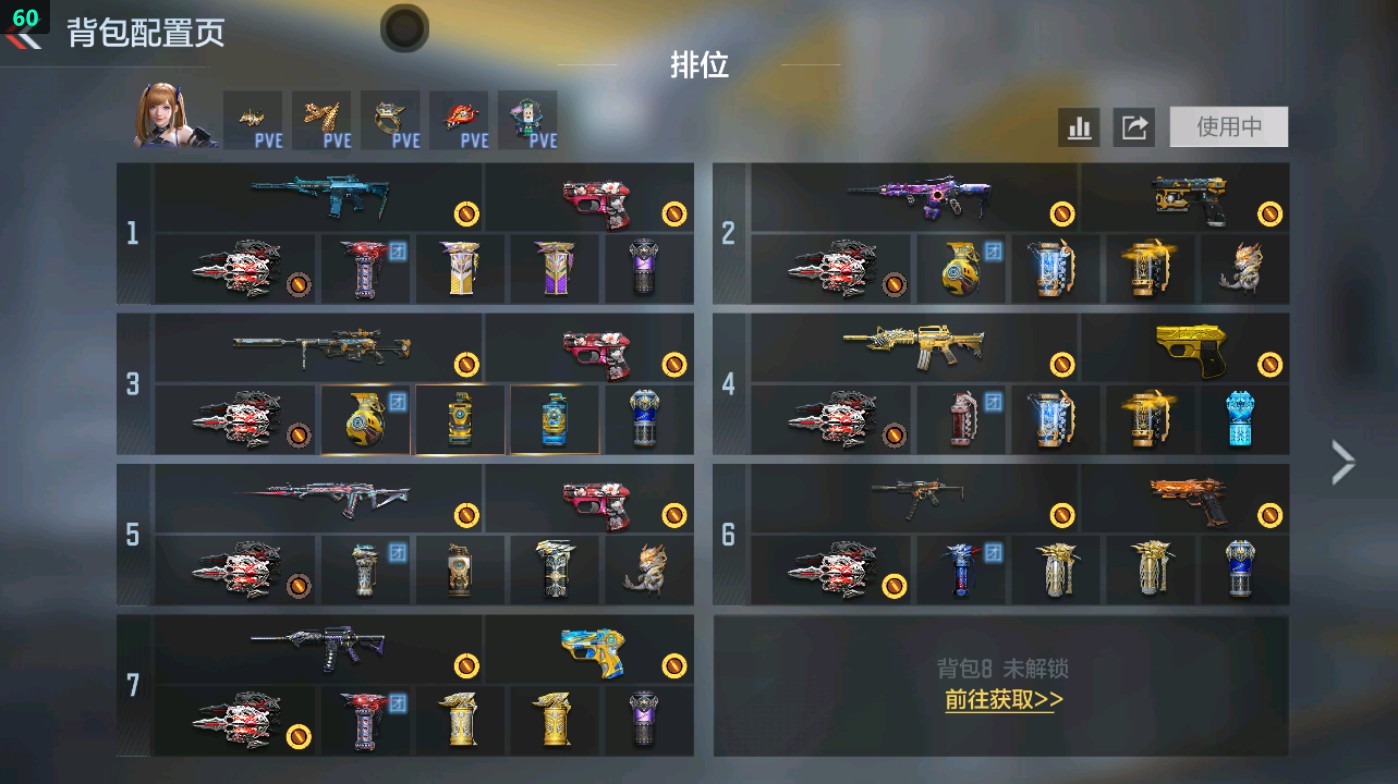Open the blue striped grenade in backpack 3
1398x784 pixels.
point(553,420)
